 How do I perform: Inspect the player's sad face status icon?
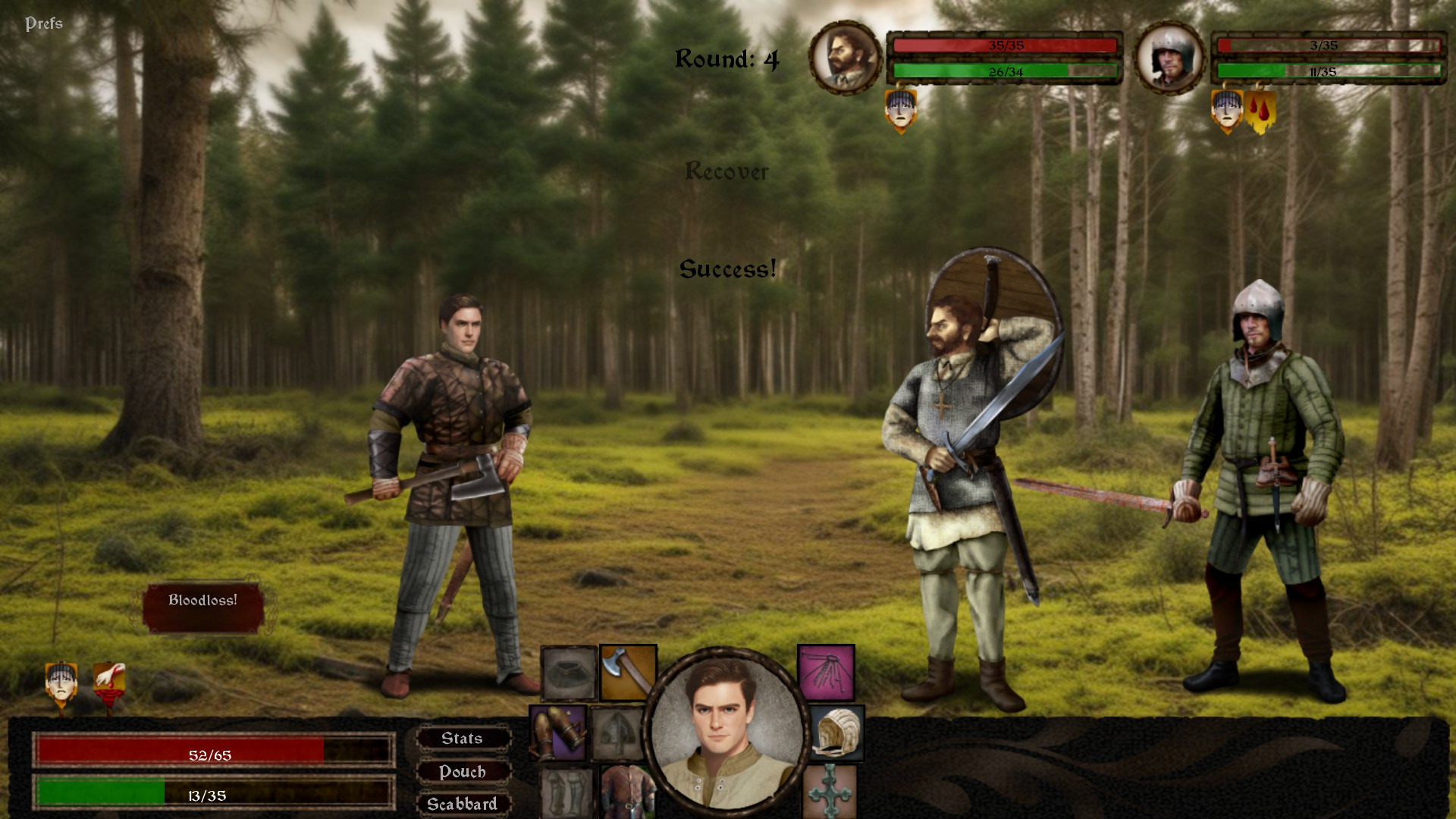pos(61,684)
